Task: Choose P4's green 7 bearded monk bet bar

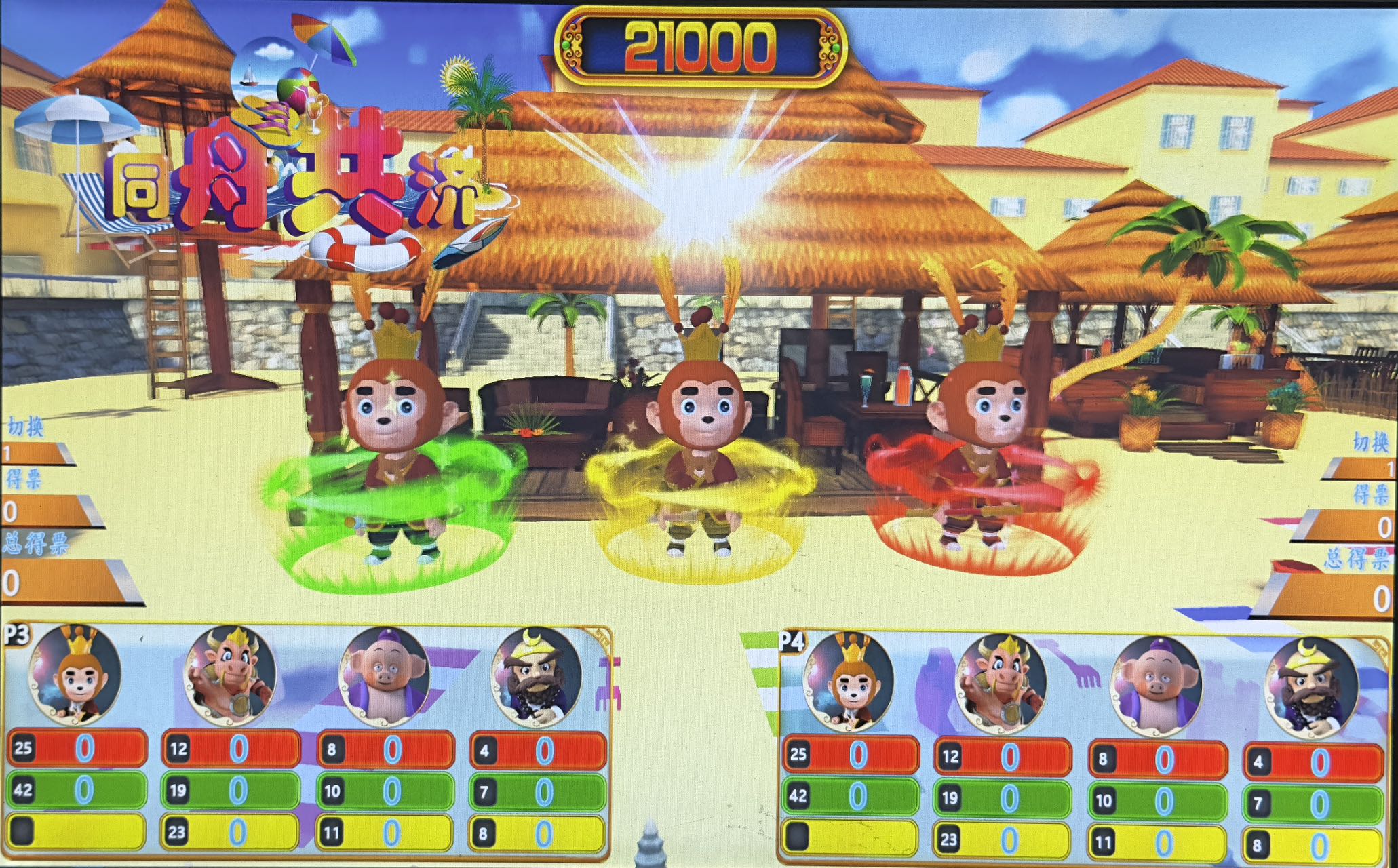Action: coord(1313,804)
